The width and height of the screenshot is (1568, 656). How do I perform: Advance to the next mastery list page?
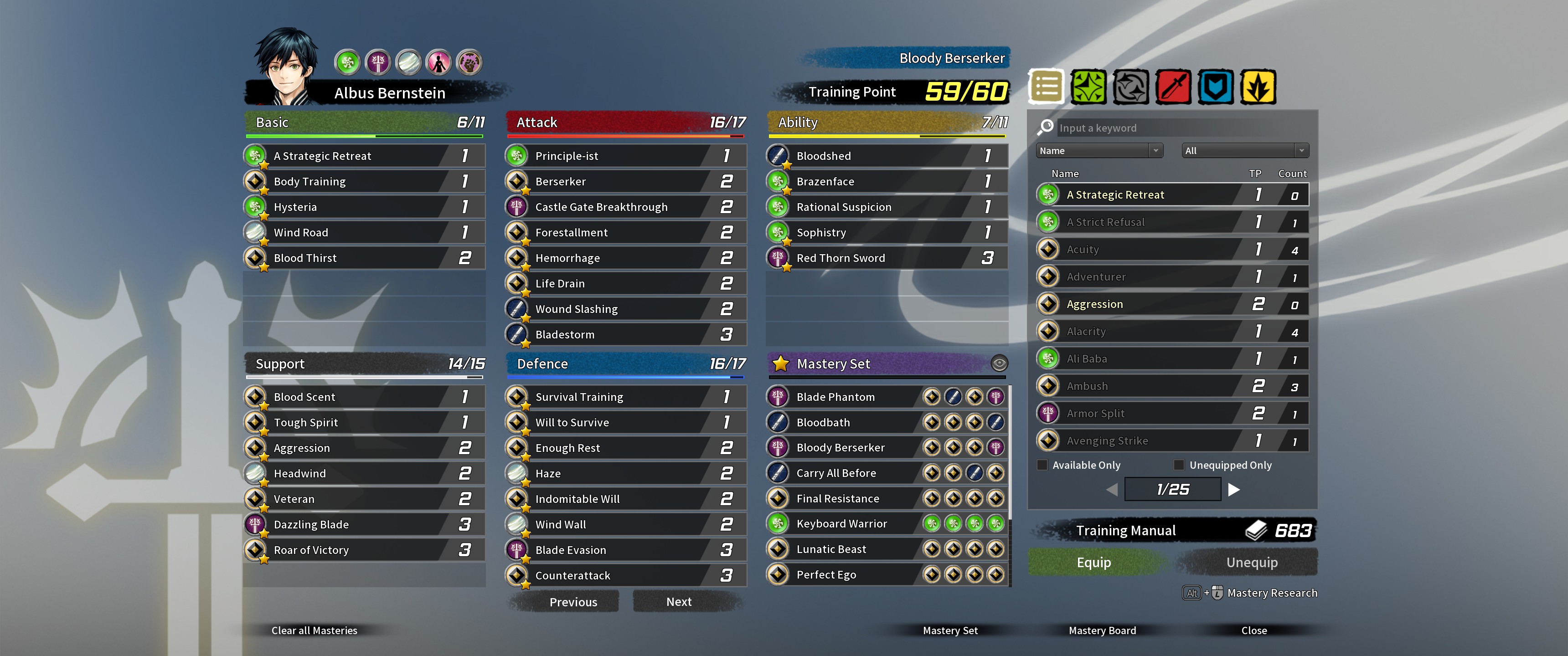click(x=1234, y=489)
